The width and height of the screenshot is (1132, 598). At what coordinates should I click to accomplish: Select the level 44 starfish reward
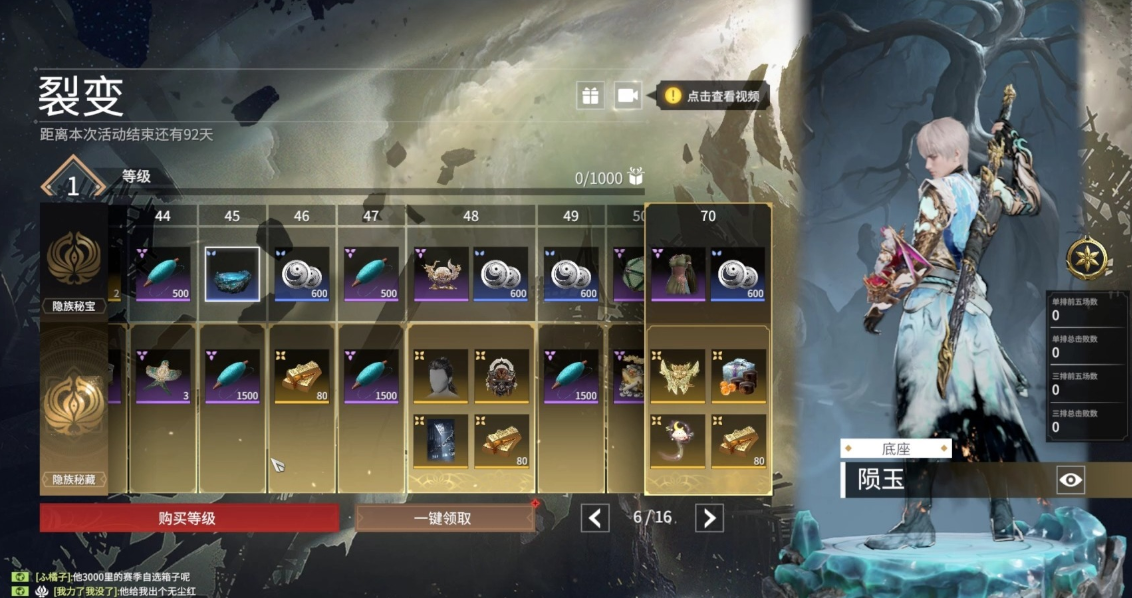coord(163,376)
